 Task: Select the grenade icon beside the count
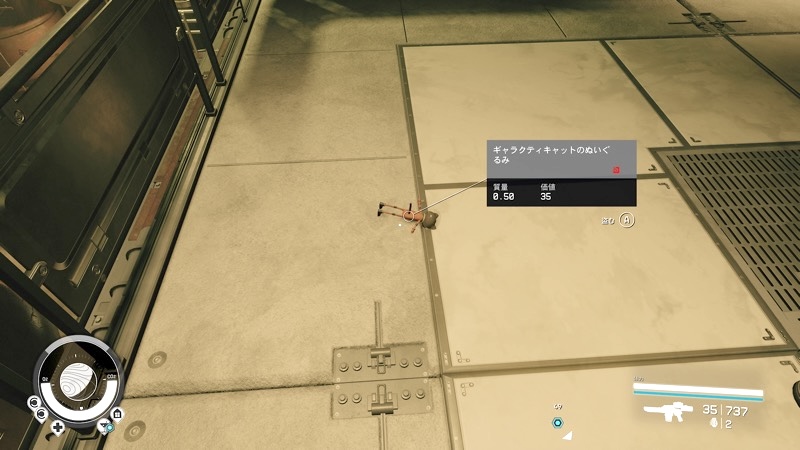tap(711, 424)
